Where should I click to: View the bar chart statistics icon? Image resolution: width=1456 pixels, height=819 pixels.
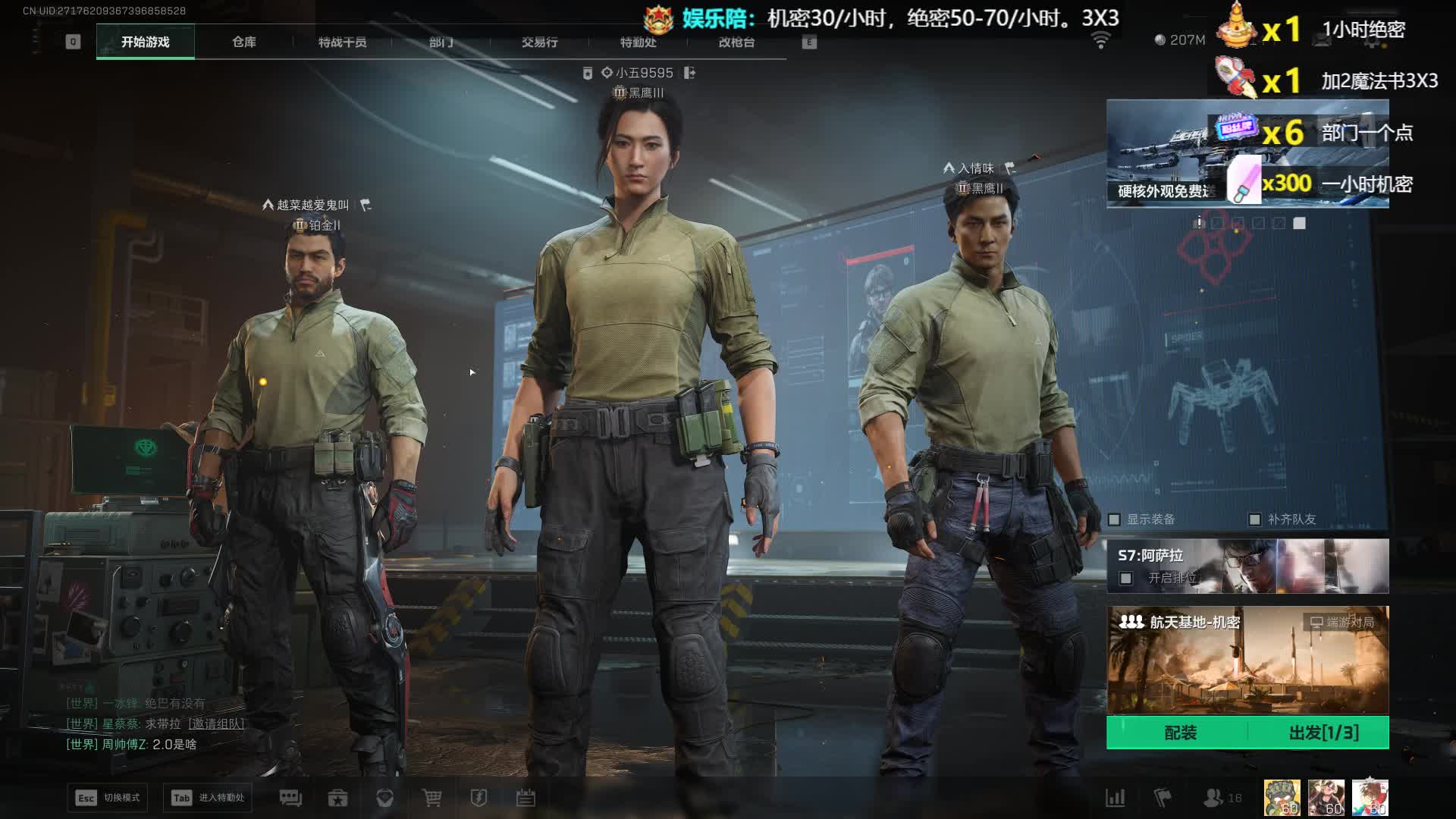click(x=1115, y=798)
